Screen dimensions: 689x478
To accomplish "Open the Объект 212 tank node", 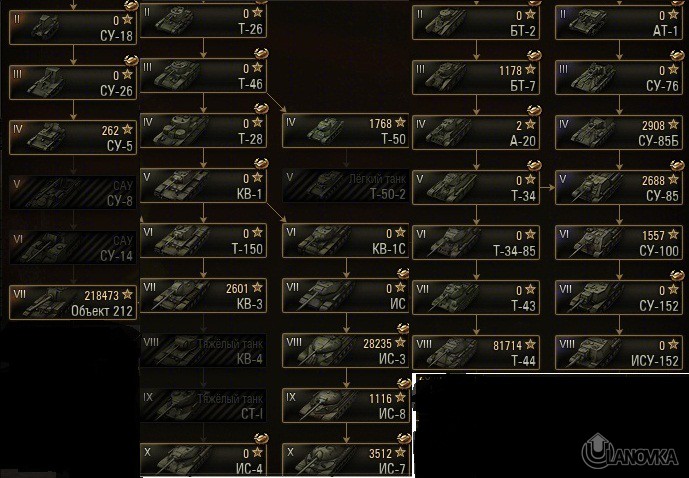I will pos(74,300).
